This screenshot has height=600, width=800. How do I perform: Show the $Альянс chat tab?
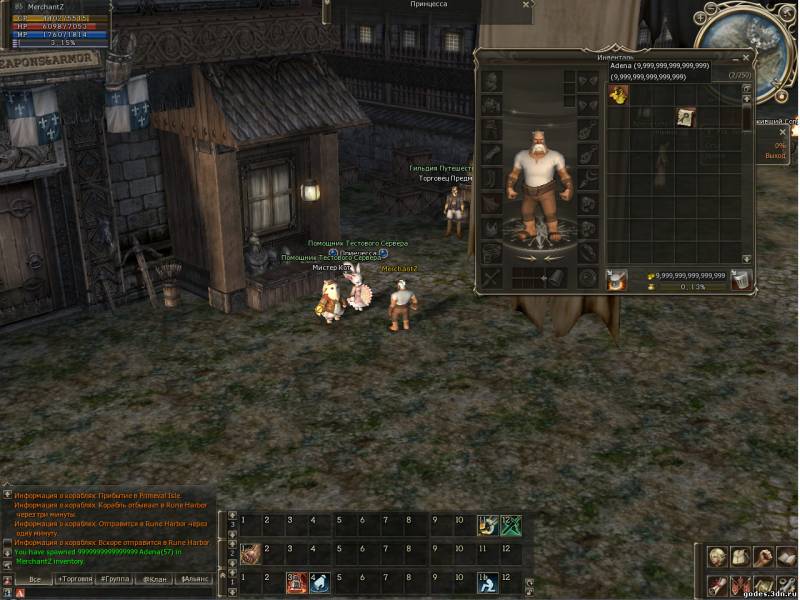tap(194, 579)
